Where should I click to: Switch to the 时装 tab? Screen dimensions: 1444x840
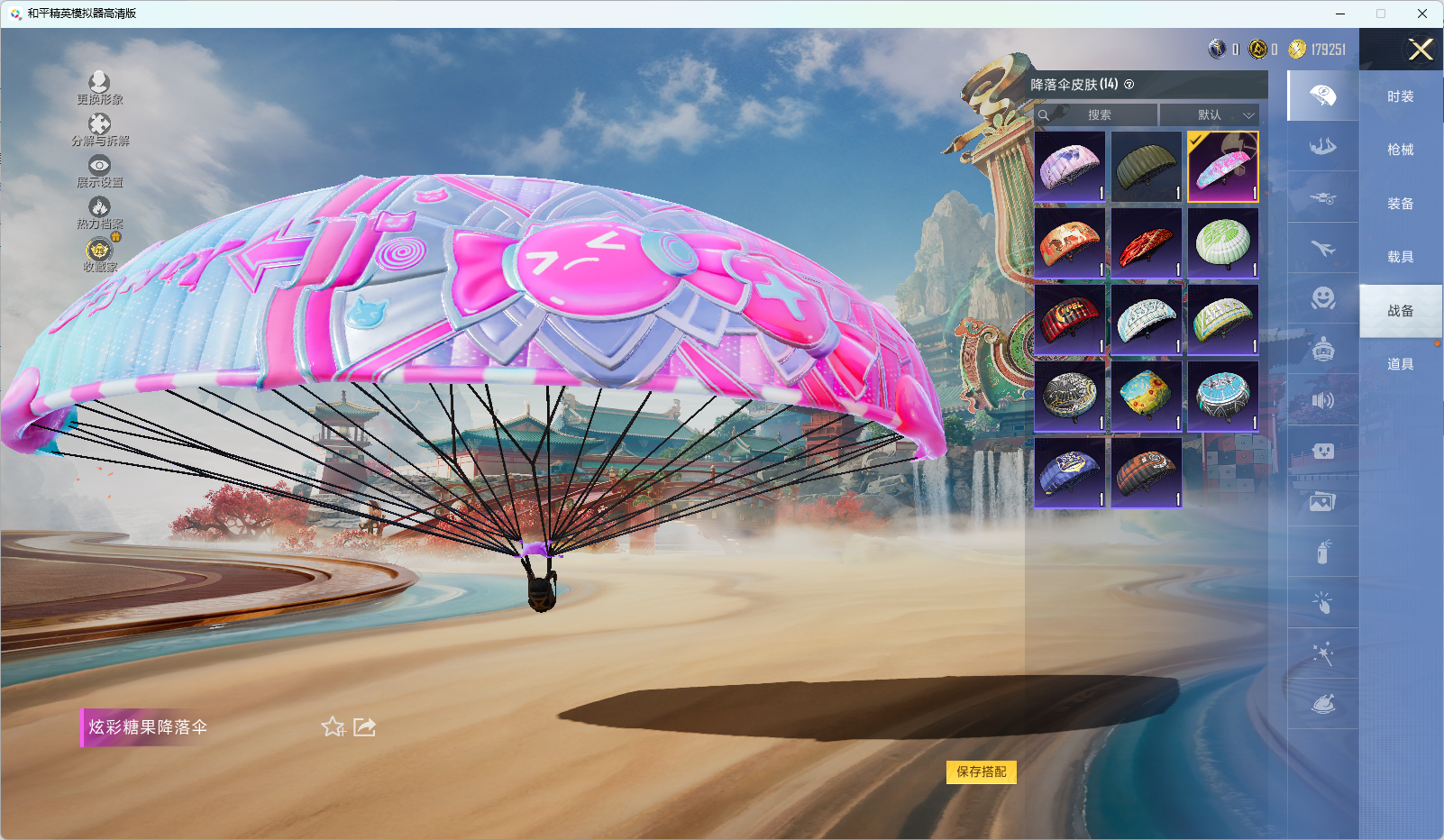pyautogui.click(x=1400, y=96)
